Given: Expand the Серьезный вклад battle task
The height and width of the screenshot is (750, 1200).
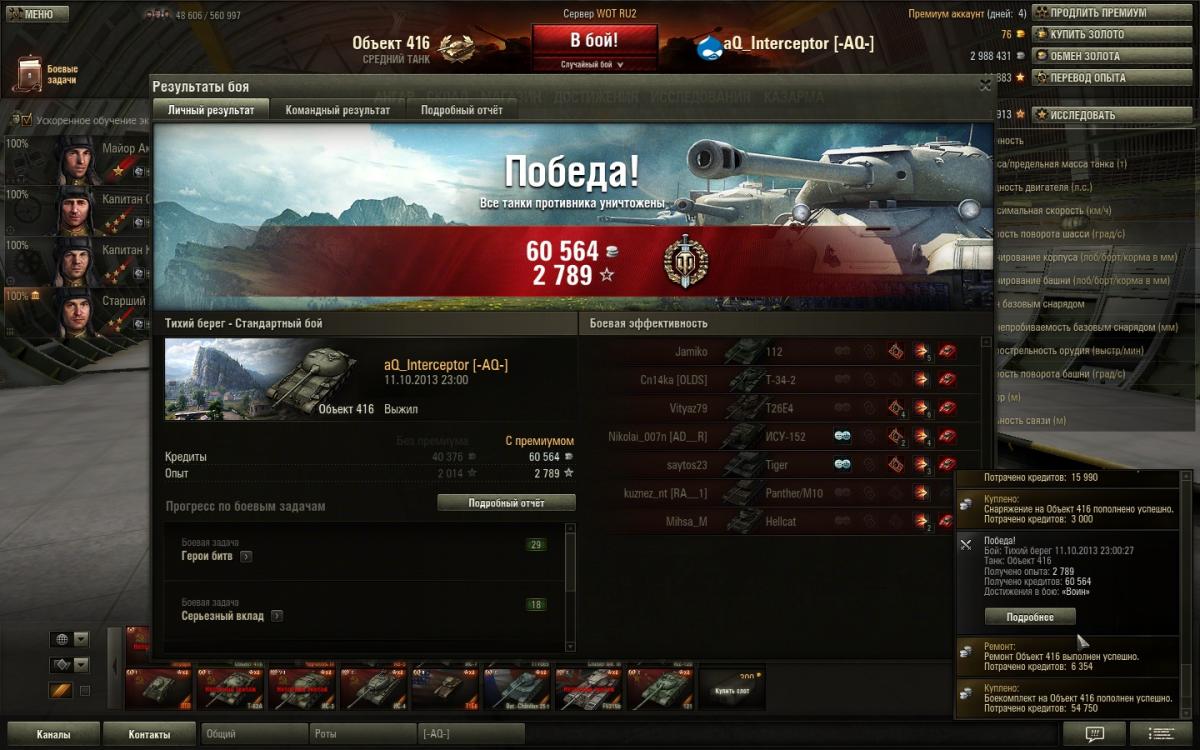Looking at the screenshot, I should [x=277, y=617].
